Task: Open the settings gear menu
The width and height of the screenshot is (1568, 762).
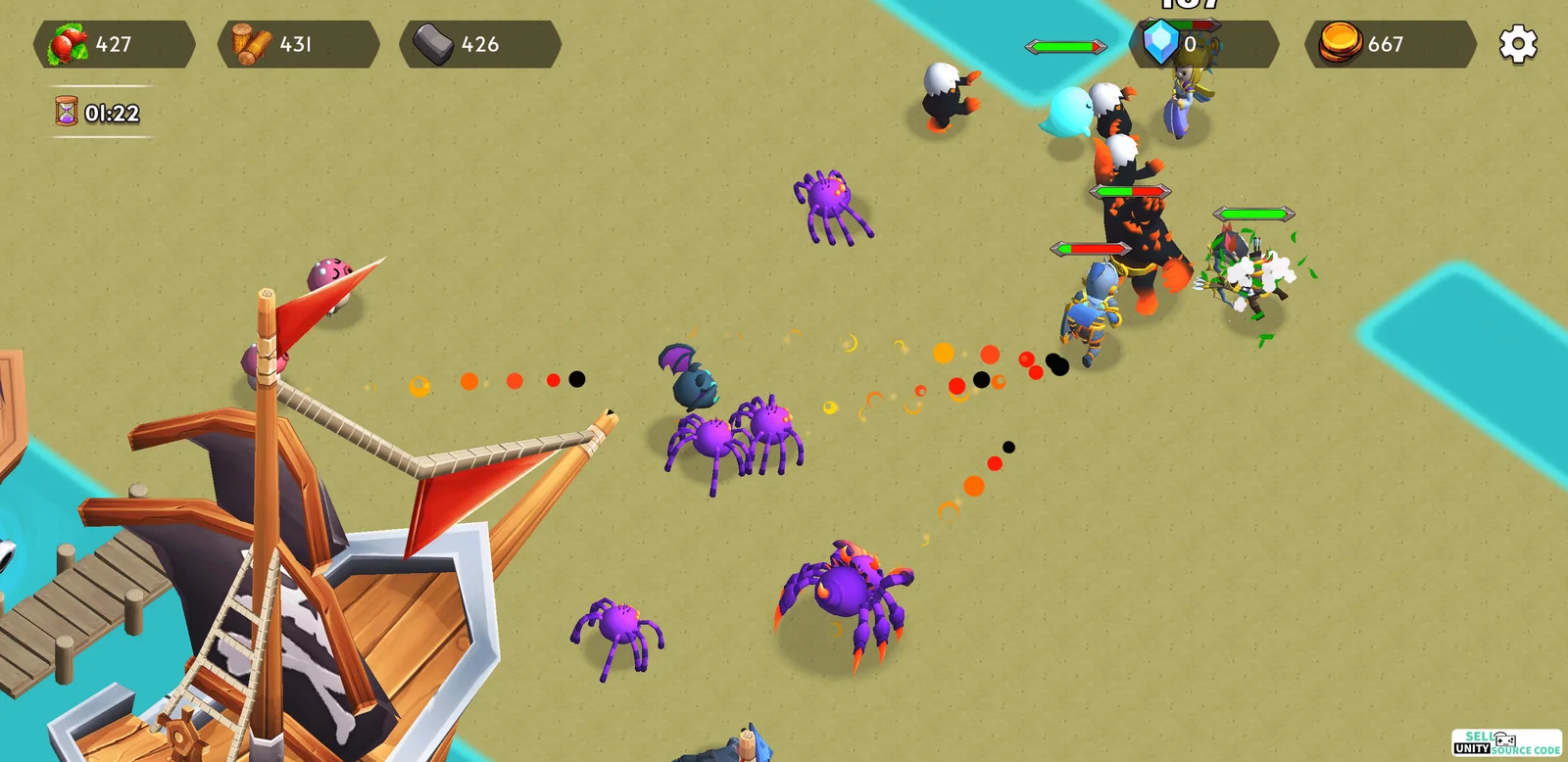Action: [x=1518, y=44]
